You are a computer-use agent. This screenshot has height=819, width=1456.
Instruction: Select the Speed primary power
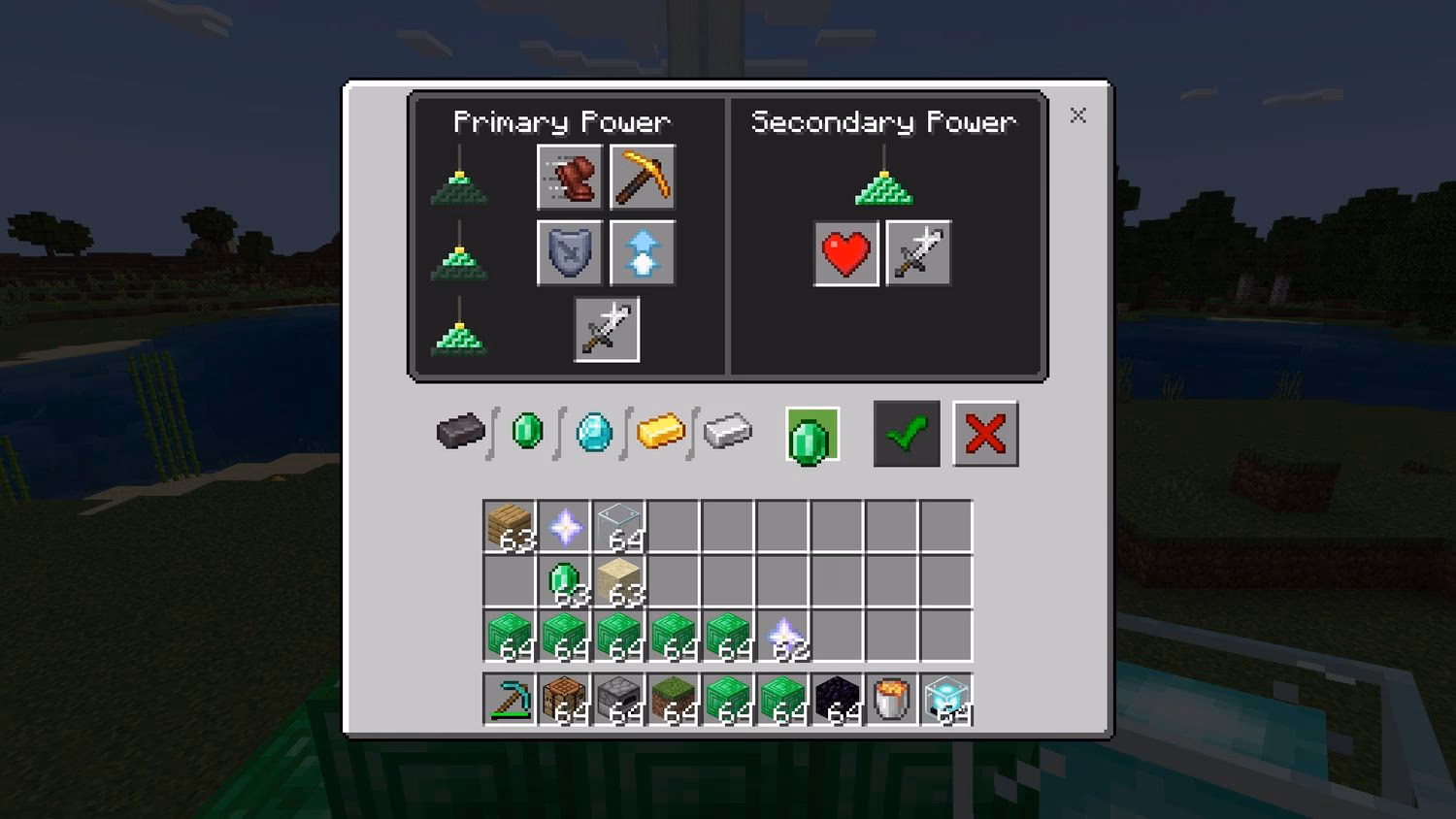pos(570,177)
